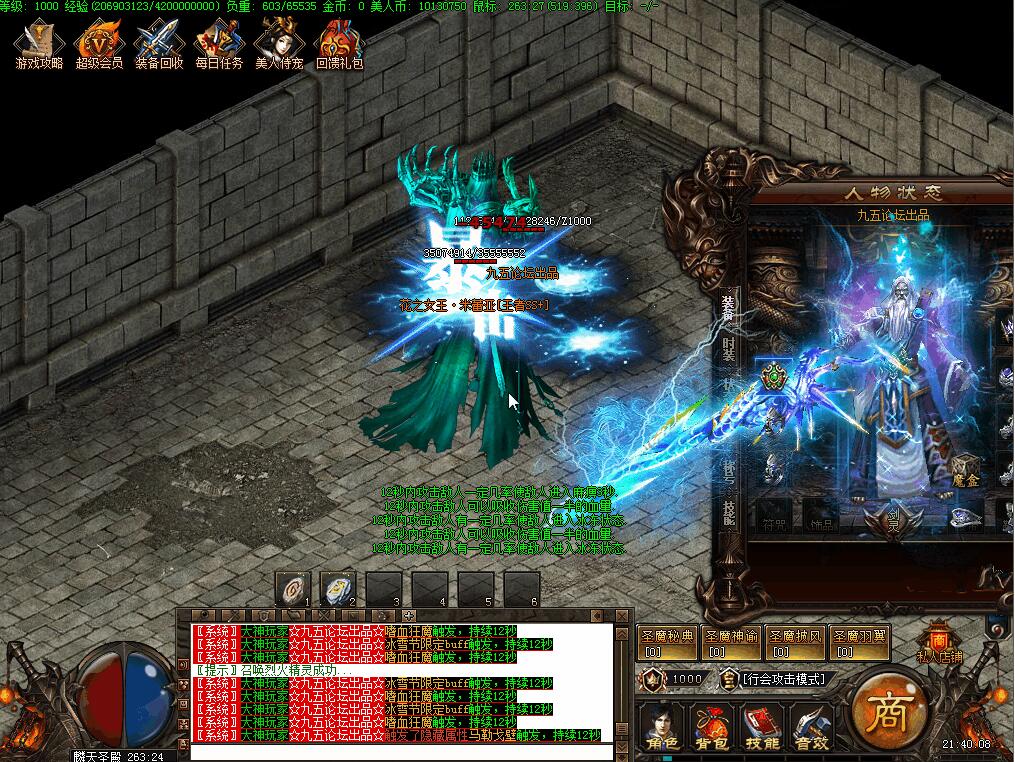Click the 圣魔秘典 button
This screenshot has height=762, width=1015.
pos(666,641)
